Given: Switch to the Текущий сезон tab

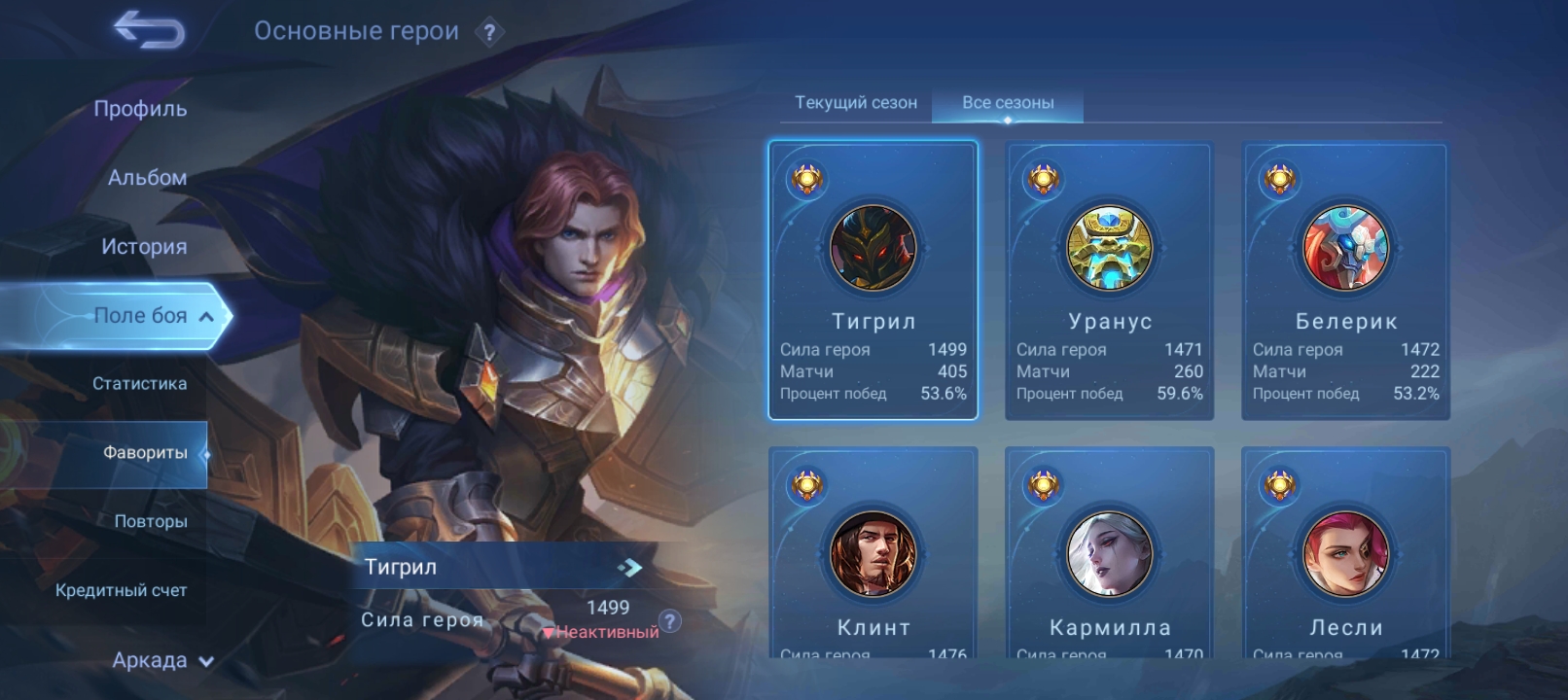Looking at the screenshot, I should (x=856, y=103).
